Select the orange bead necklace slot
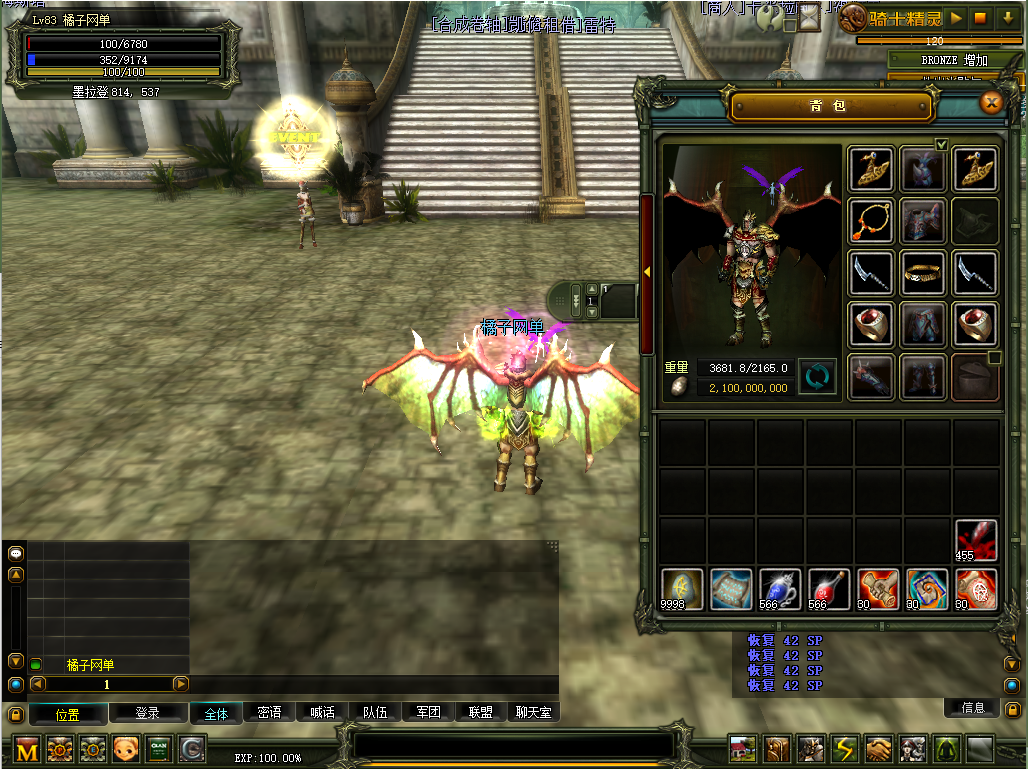 tap(871, 219)
